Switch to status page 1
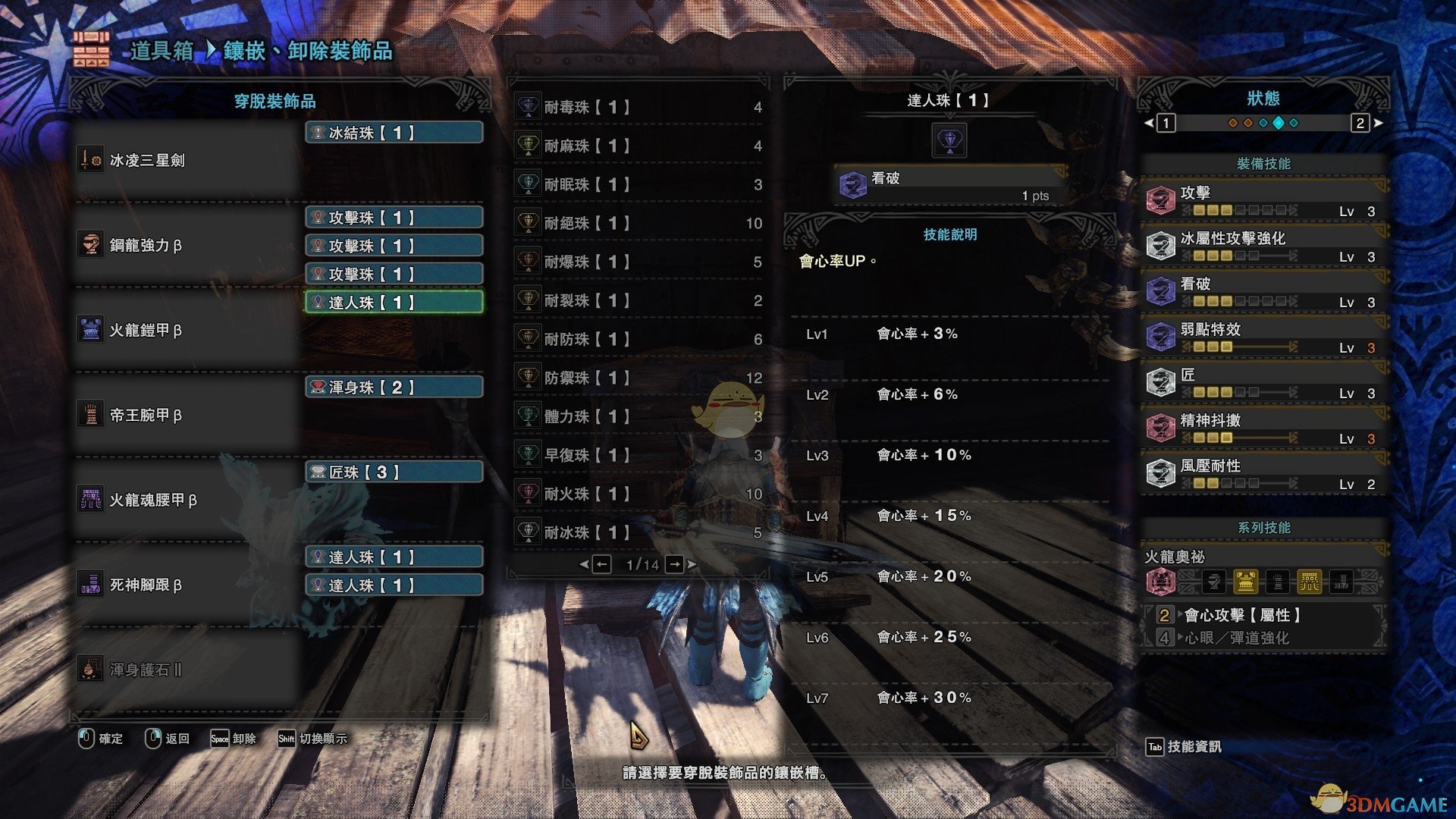The height and width of the screenshot is (819, 1456). point(1166,123)
